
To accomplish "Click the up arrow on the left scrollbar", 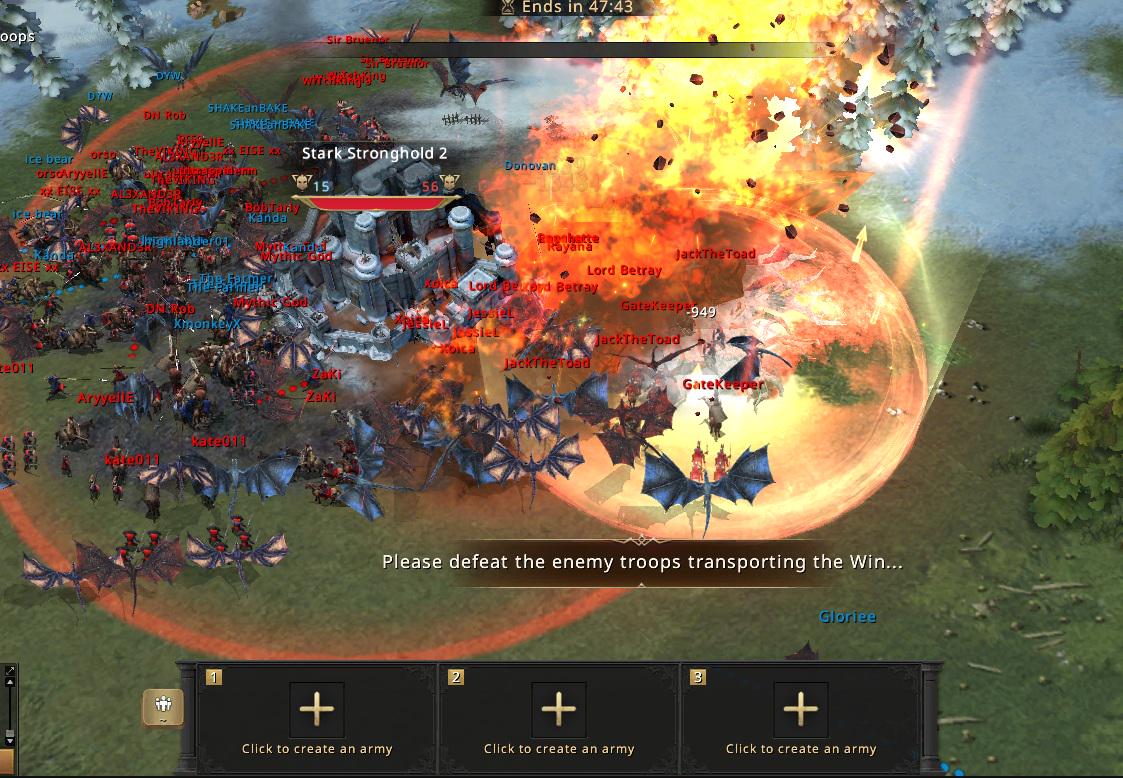I will coord(10,684).
